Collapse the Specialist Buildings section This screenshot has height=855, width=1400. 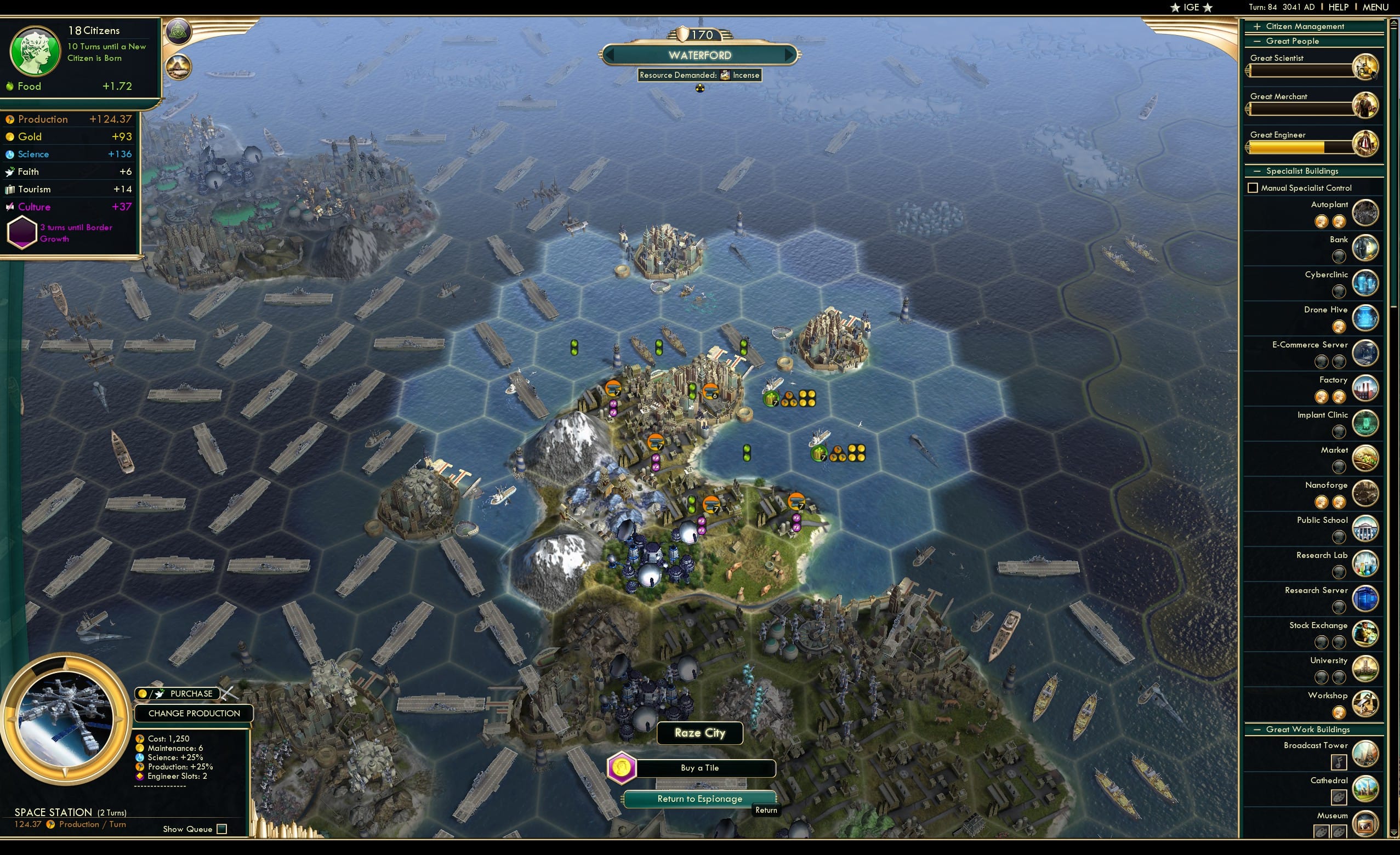pos(1259,170)
